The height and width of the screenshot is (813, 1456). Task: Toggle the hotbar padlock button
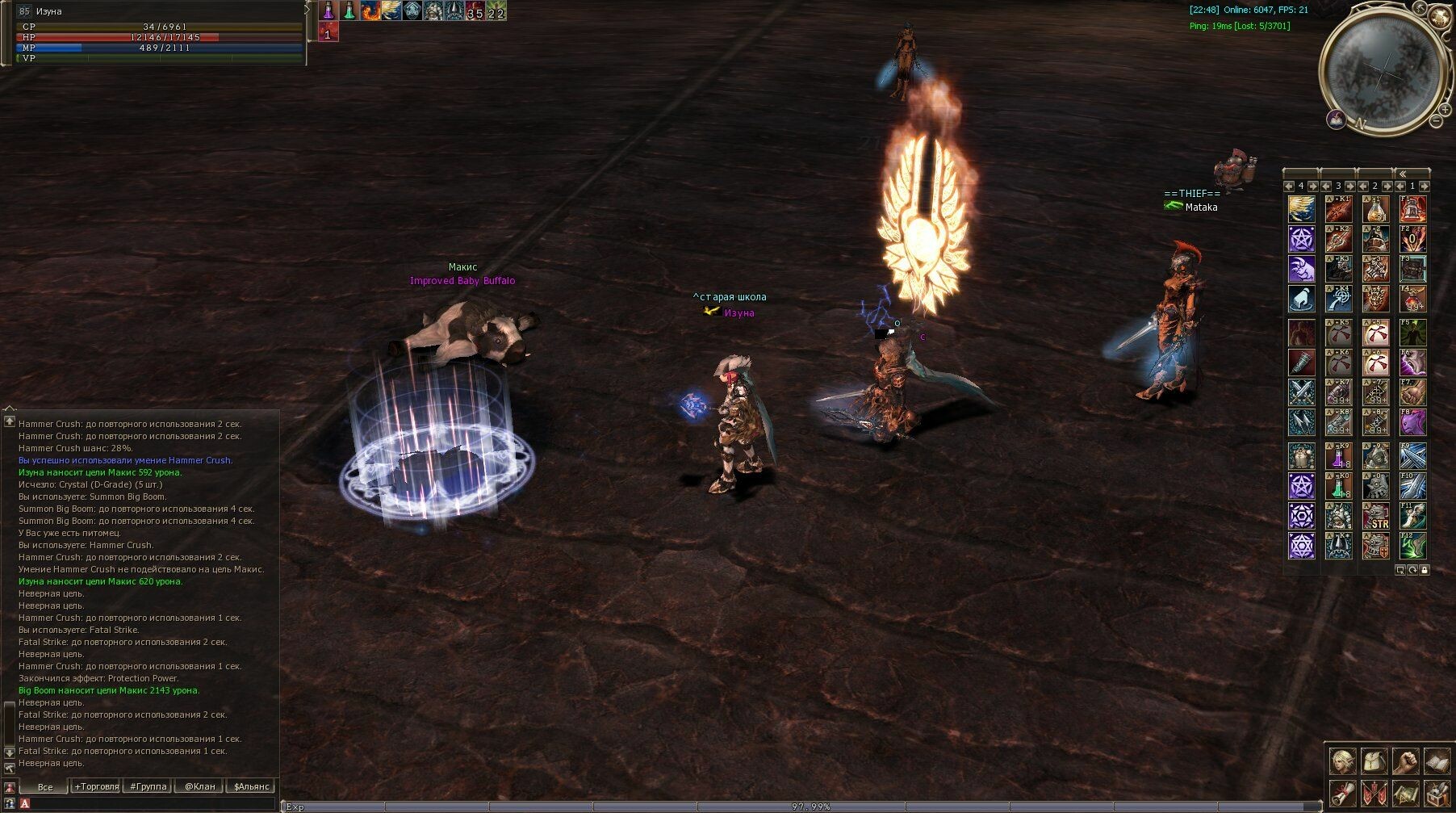click(1425, 570)
